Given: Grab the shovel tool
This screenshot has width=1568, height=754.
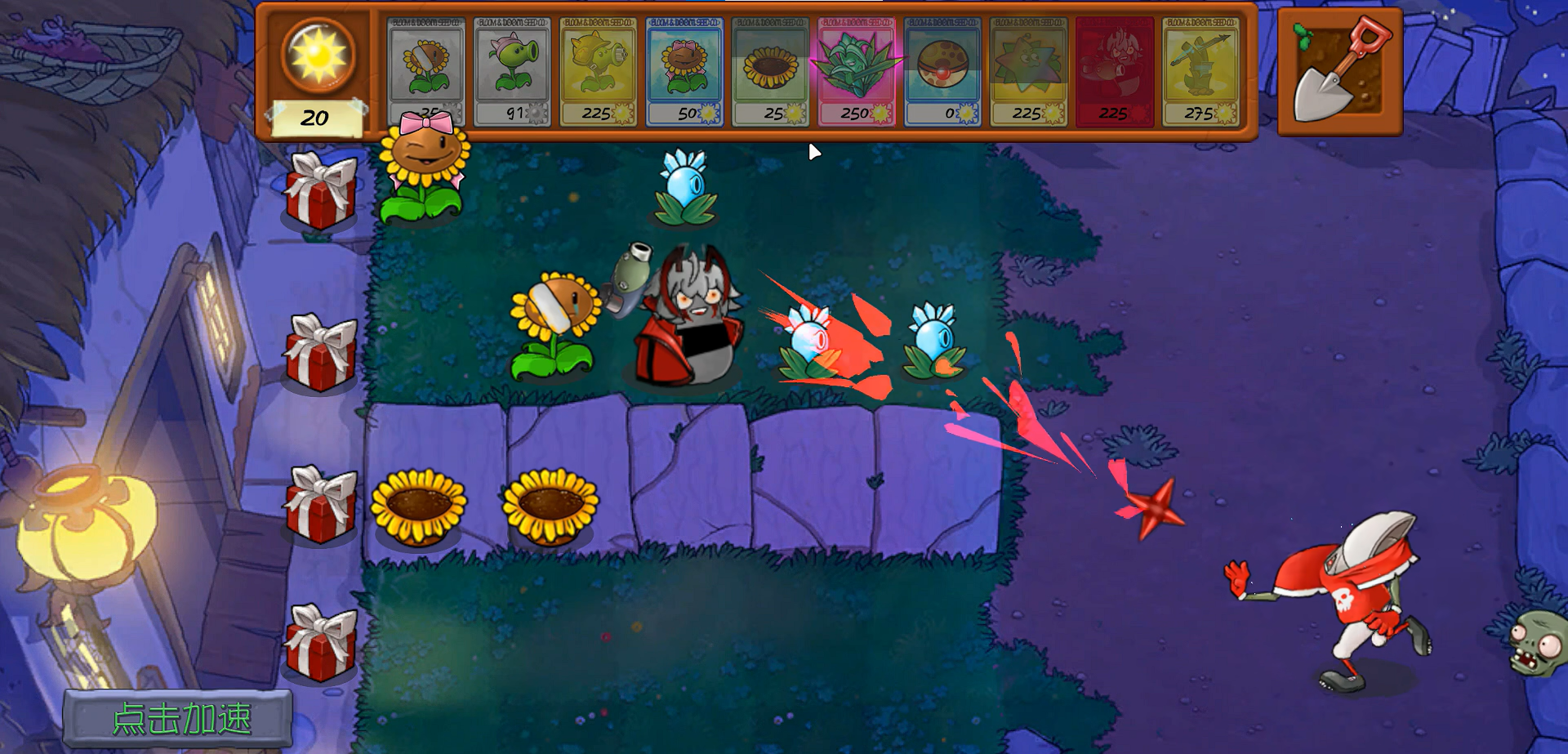Looking at the screenshot, I should point(1339,72).
